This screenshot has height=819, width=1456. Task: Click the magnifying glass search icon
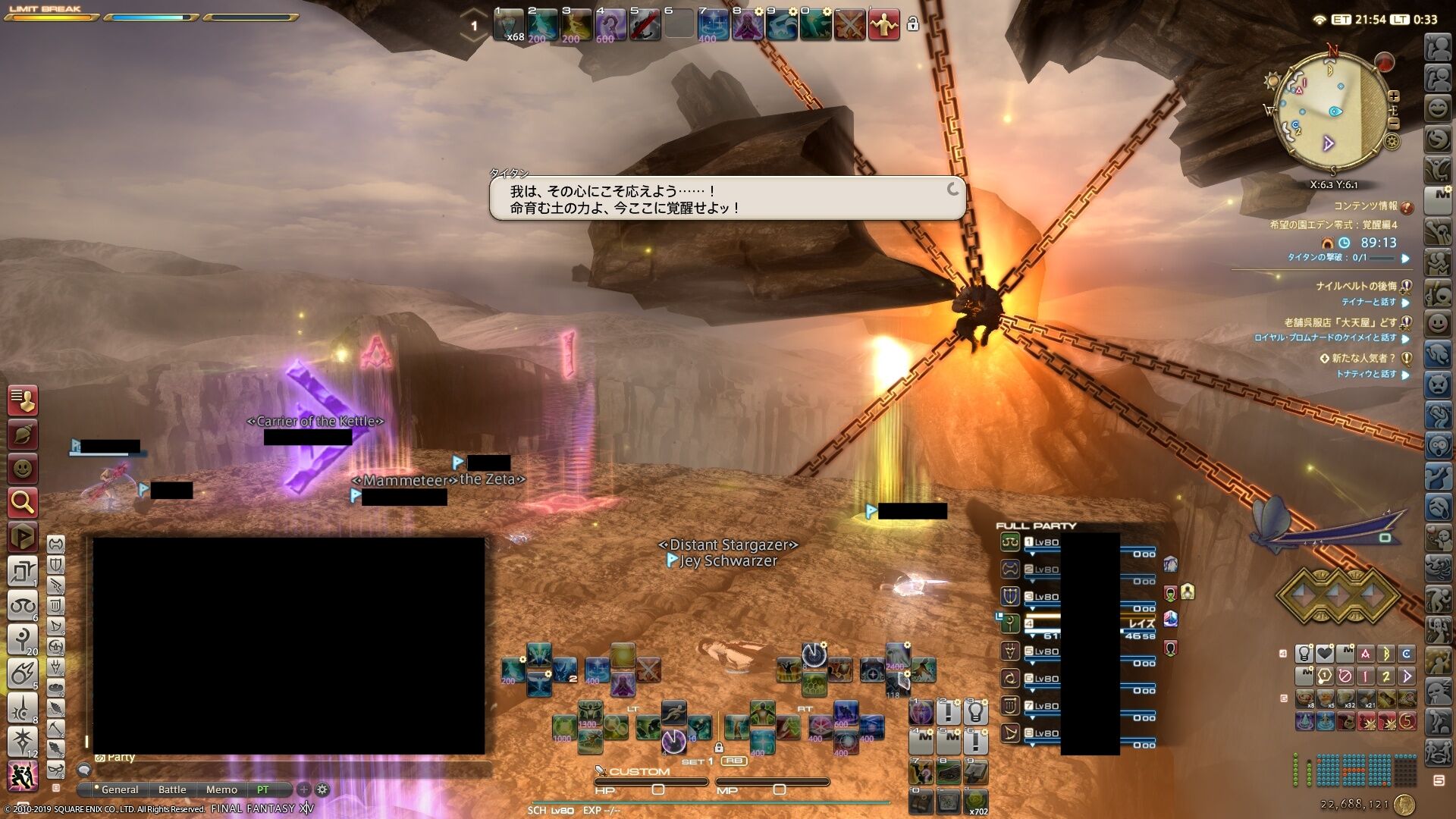point(23,502)
